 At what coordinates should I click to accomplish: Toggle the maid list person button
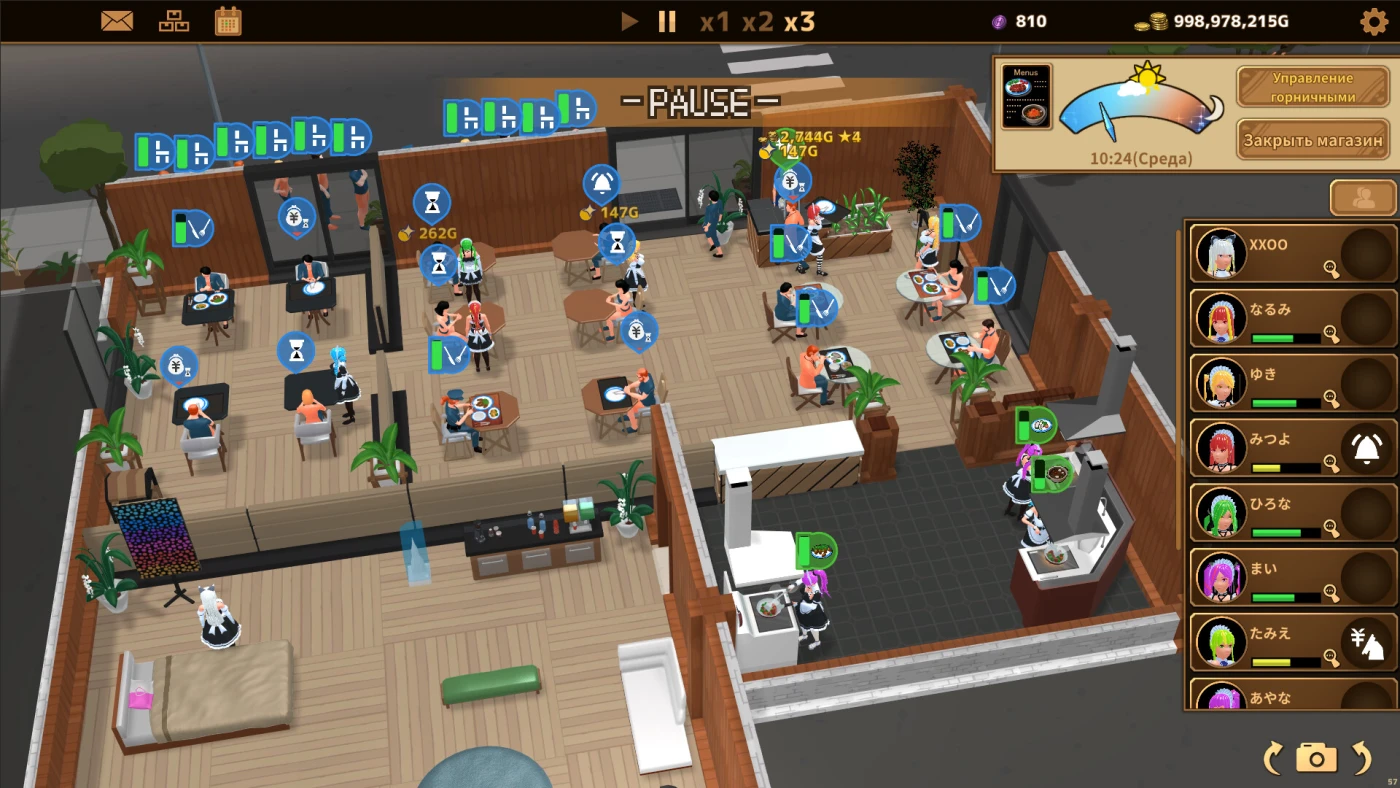tap(1362, 198)
